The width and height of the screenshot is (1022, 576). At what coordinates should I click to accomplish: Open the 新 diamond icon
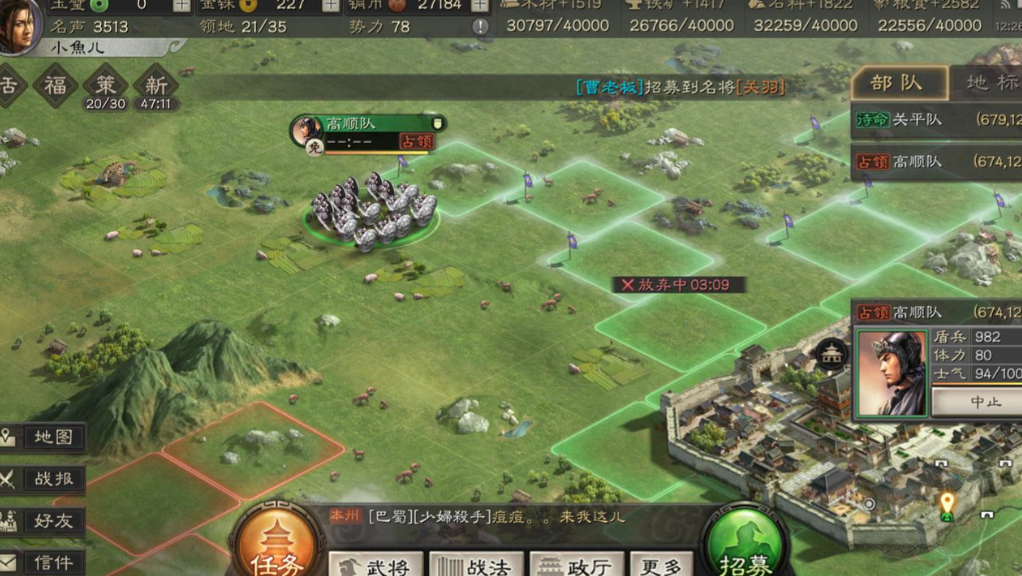pyautogui.click(x=156, y=84)
